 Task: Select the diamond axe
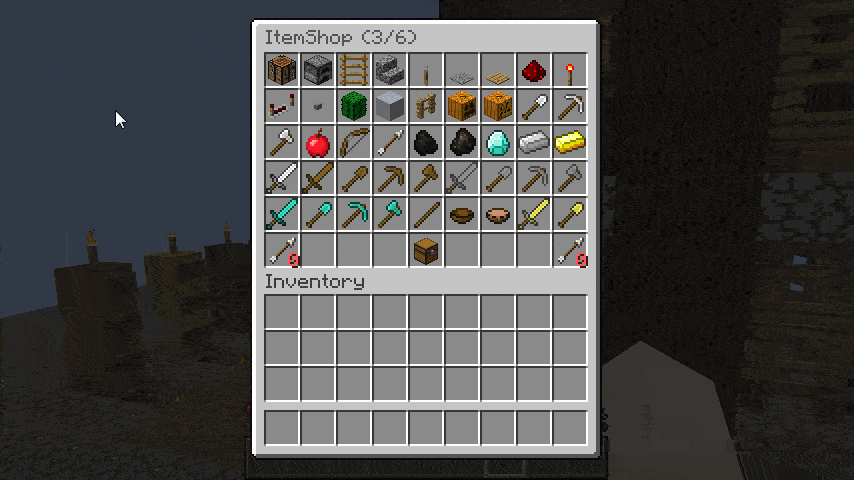pos(390,215)
